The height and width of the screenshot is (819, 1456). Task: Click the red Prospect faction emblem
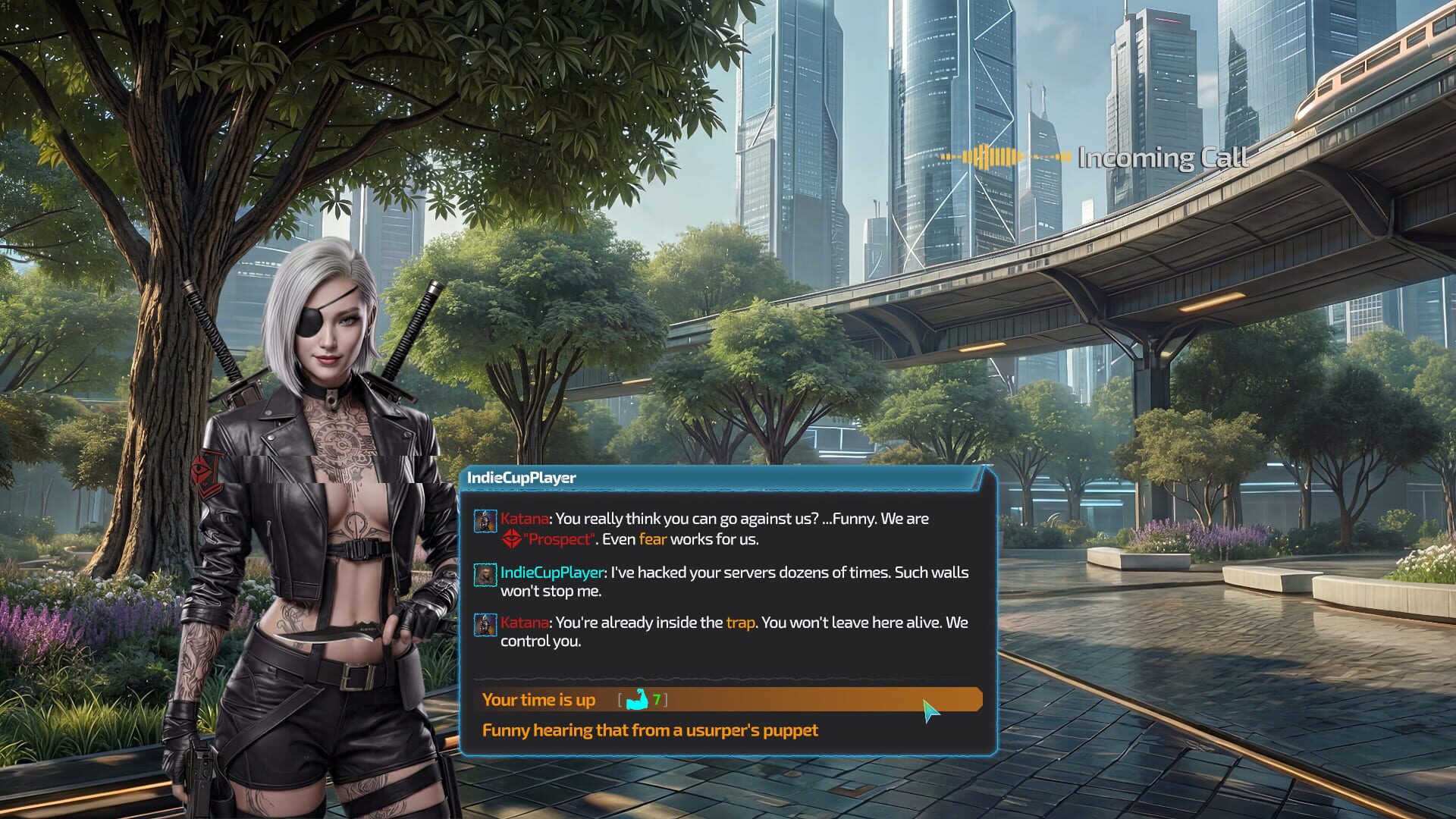click(511, 540)
